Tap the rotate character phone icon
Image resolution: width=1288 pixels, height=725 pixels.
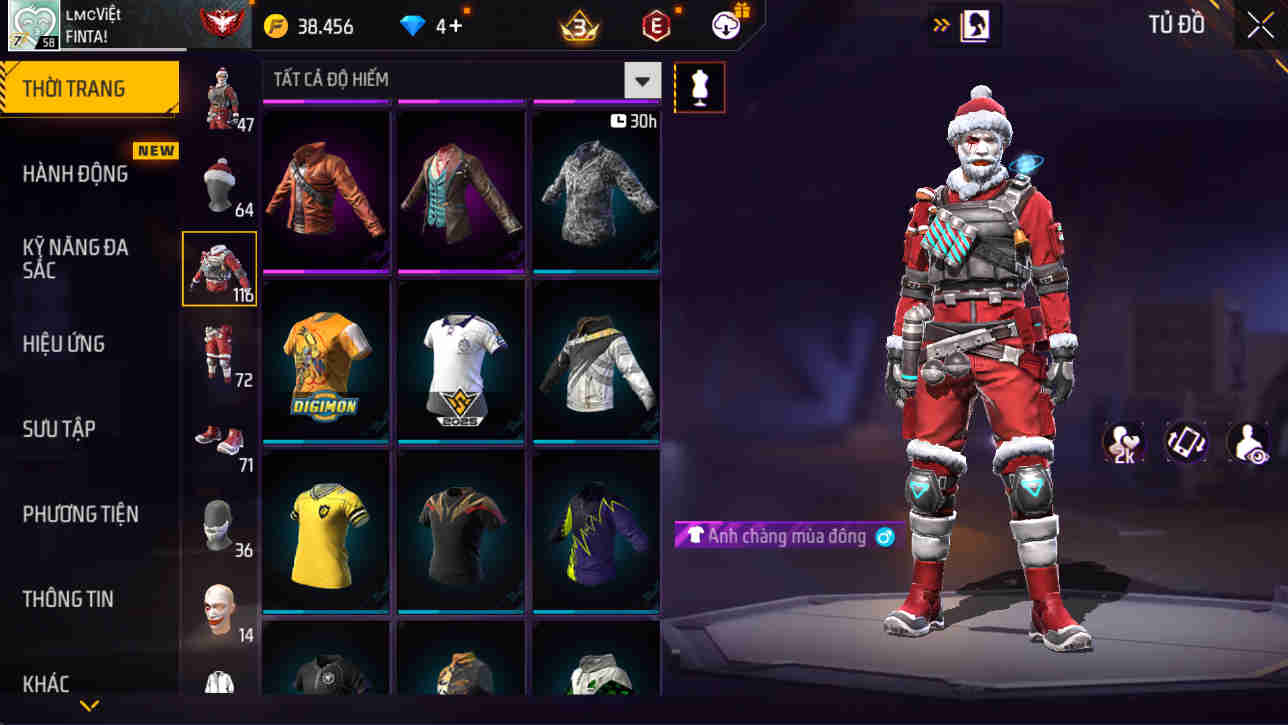point(1185,440)
